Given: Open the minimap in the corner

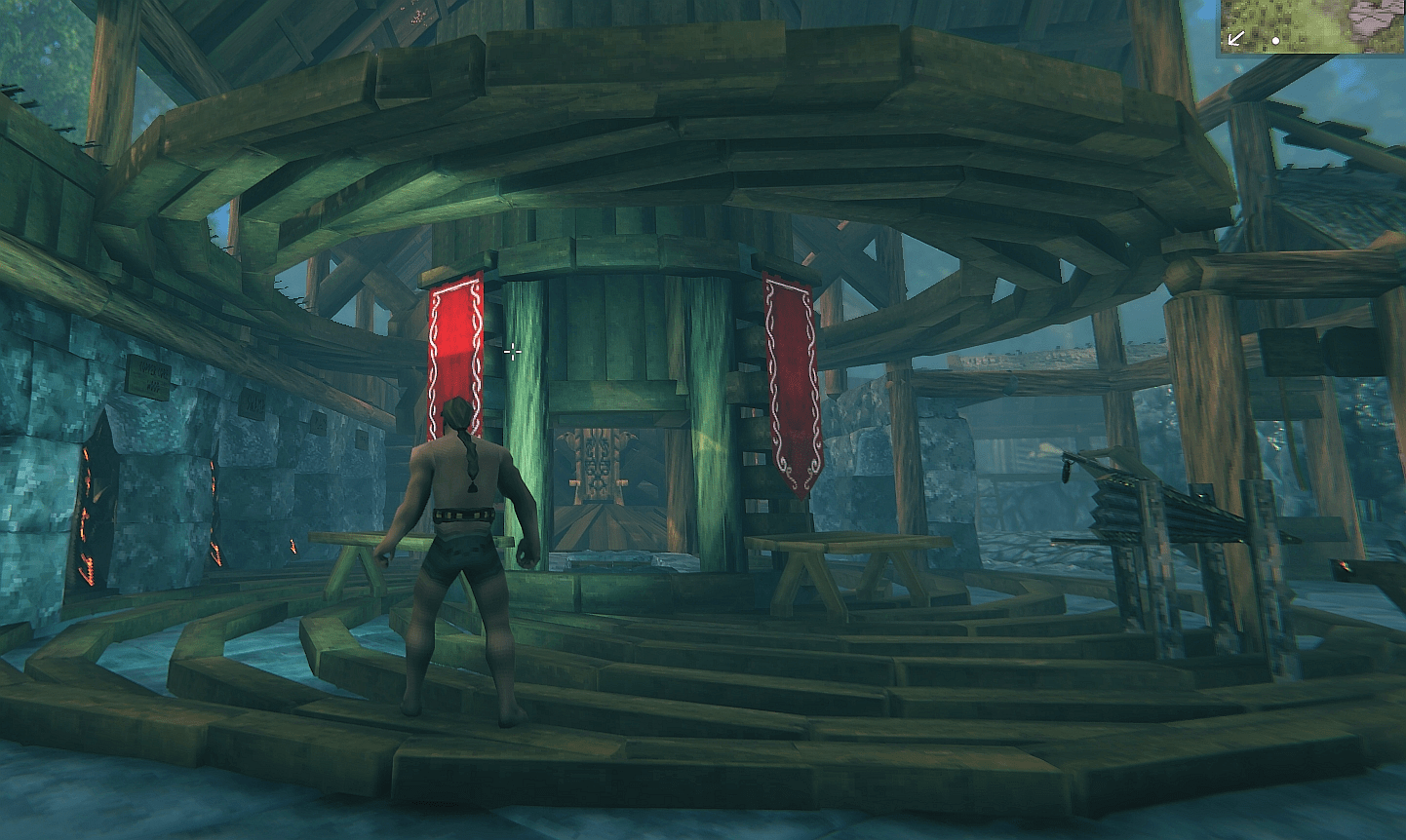Looking at the screenshot, I should (x=1311, y=26).
